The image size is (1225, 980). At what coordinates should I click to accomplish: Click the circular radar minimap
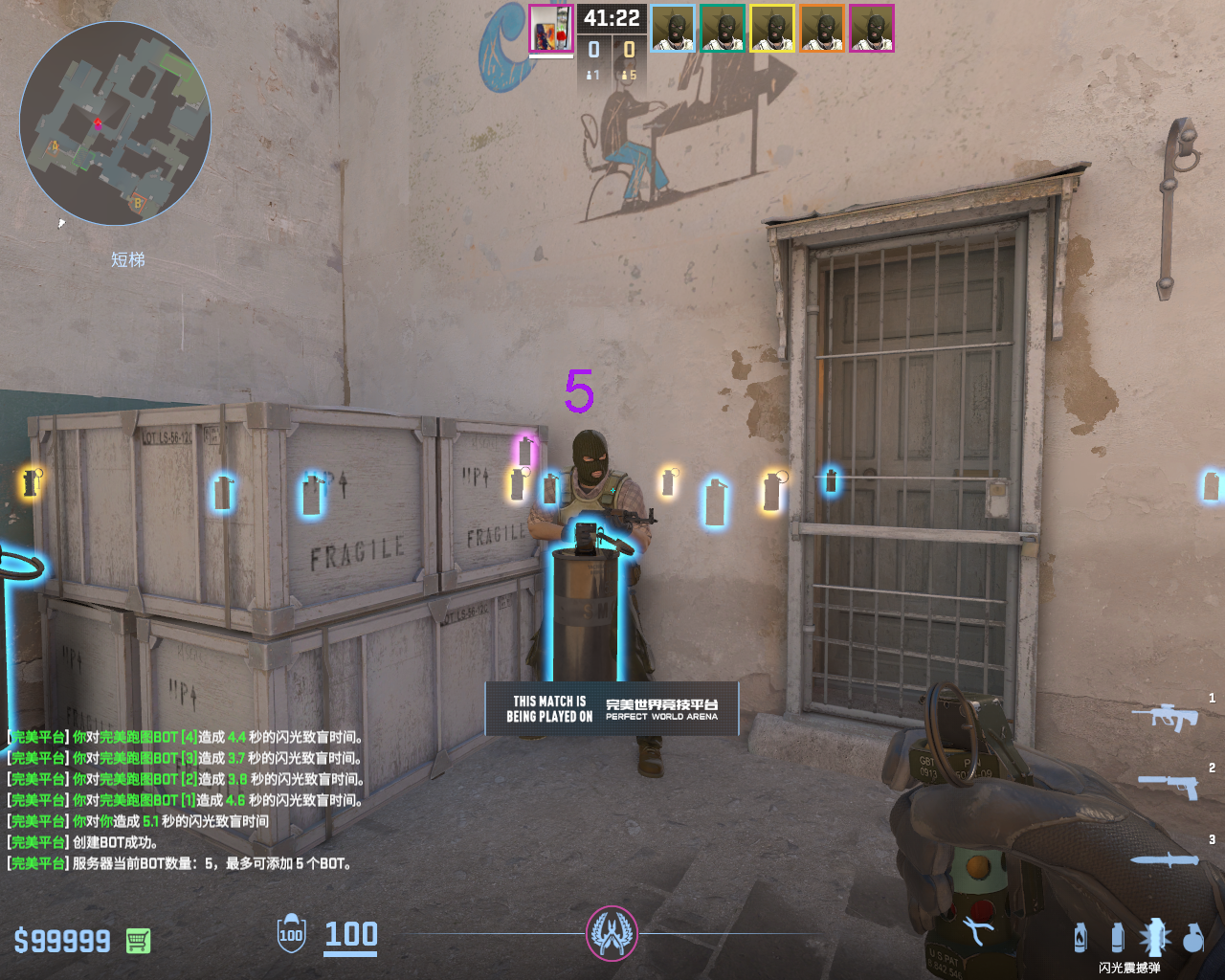coord(115,124)
